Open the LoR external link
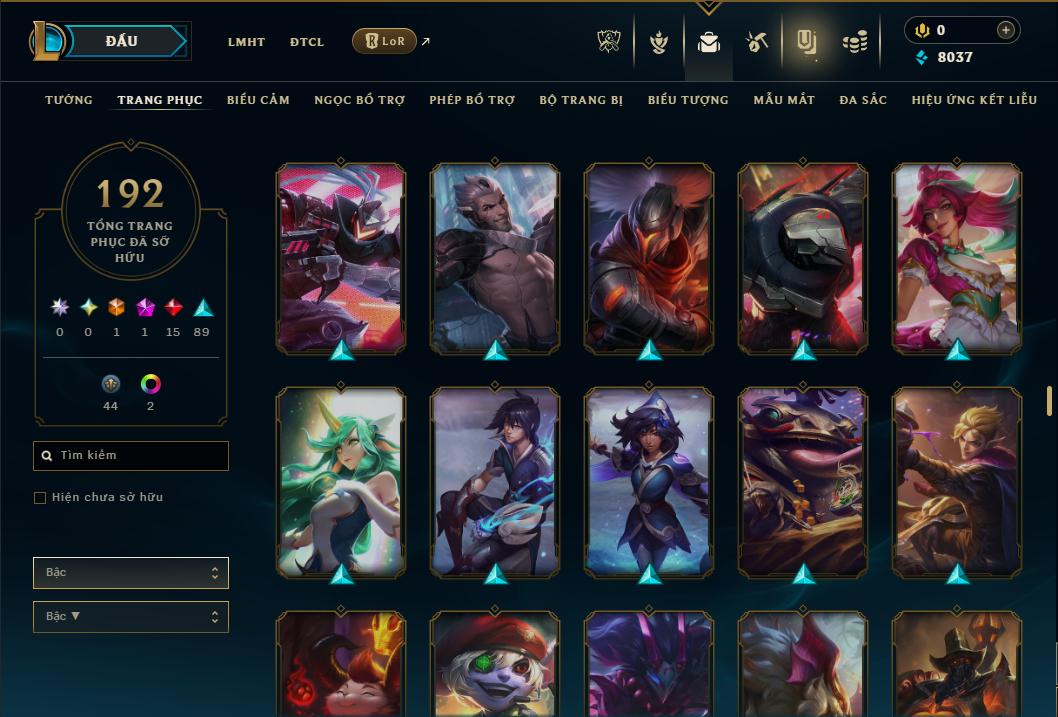 [x=385, y=41]
